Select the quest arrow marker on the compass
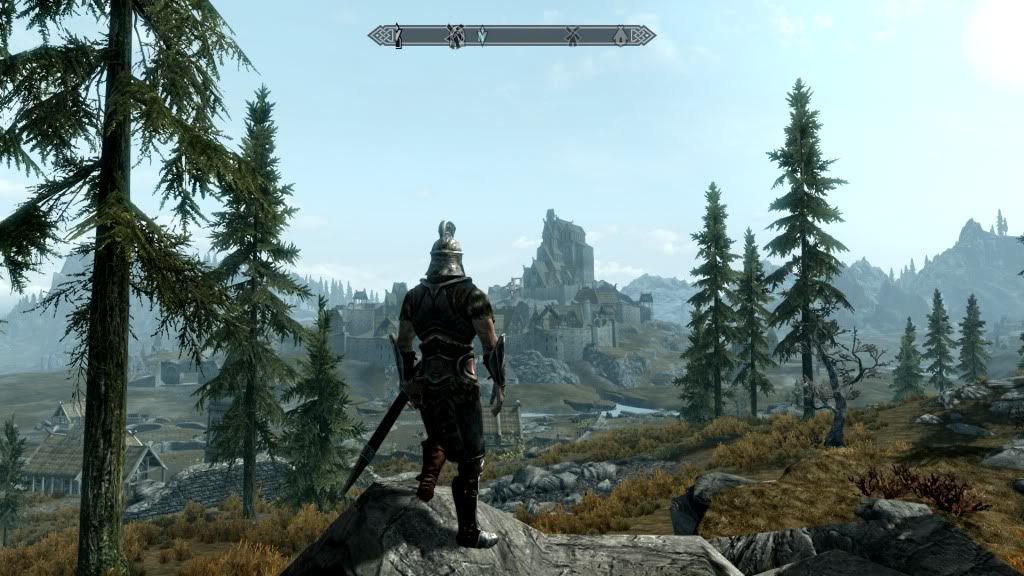This screenshot has width=1024, height=576. (481, 36)
